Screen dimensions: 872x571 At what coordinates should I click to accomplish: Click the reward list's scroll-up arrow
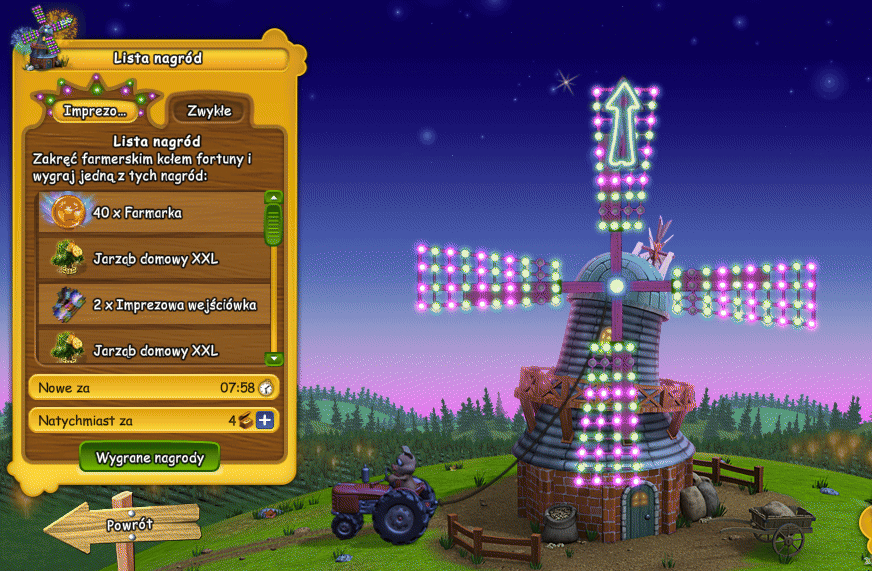(274, 198)
